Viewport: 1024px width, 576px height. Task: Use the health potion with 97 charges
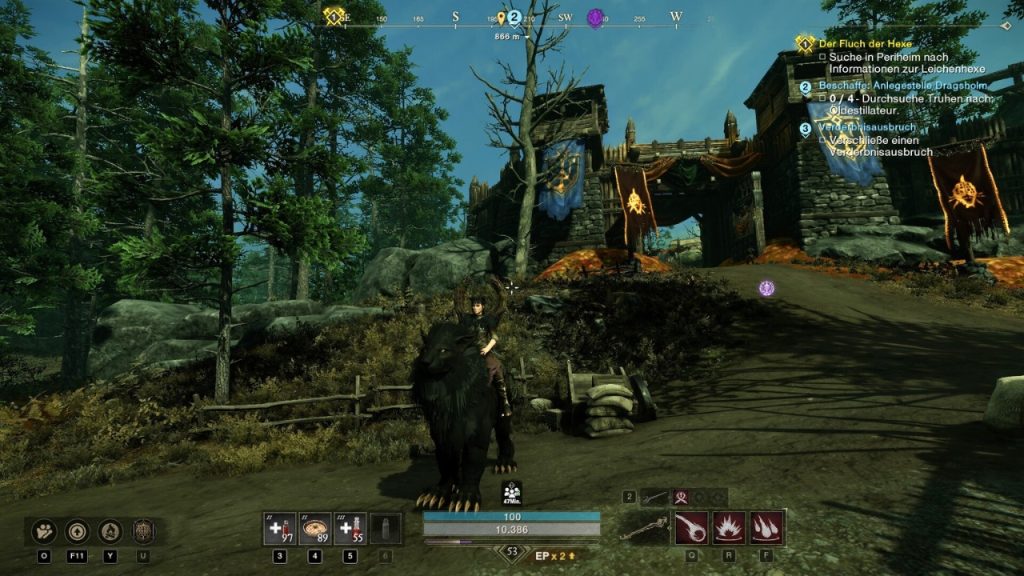[x=279, y=528]
